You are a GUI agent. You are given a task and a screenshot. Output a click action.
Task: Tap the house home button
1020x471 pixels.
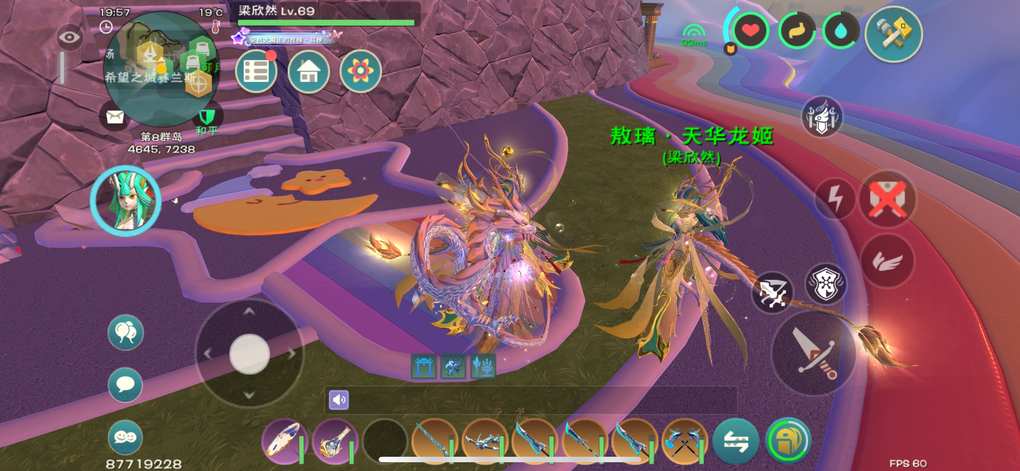coord(308,71)
